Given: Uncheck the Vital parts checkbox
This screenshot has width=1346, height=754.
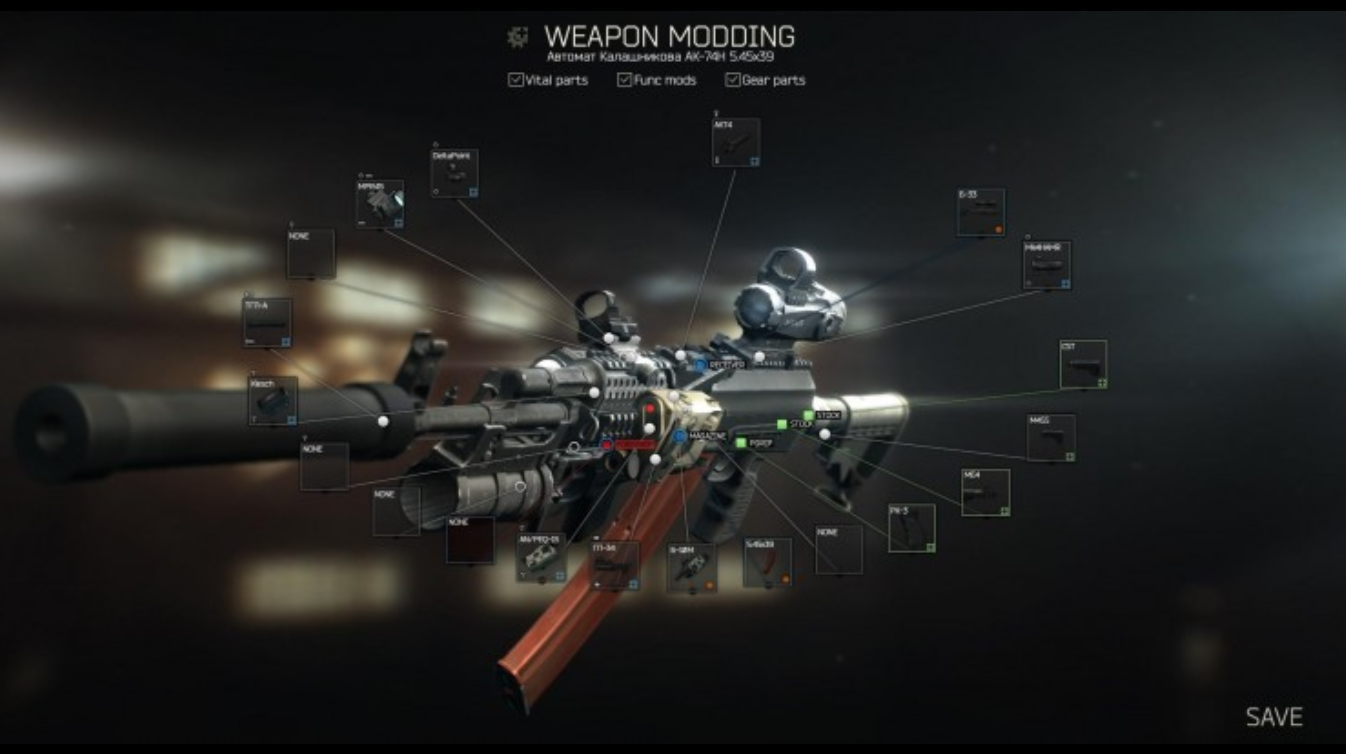Looking at the screenshot, I should (516, 80).
